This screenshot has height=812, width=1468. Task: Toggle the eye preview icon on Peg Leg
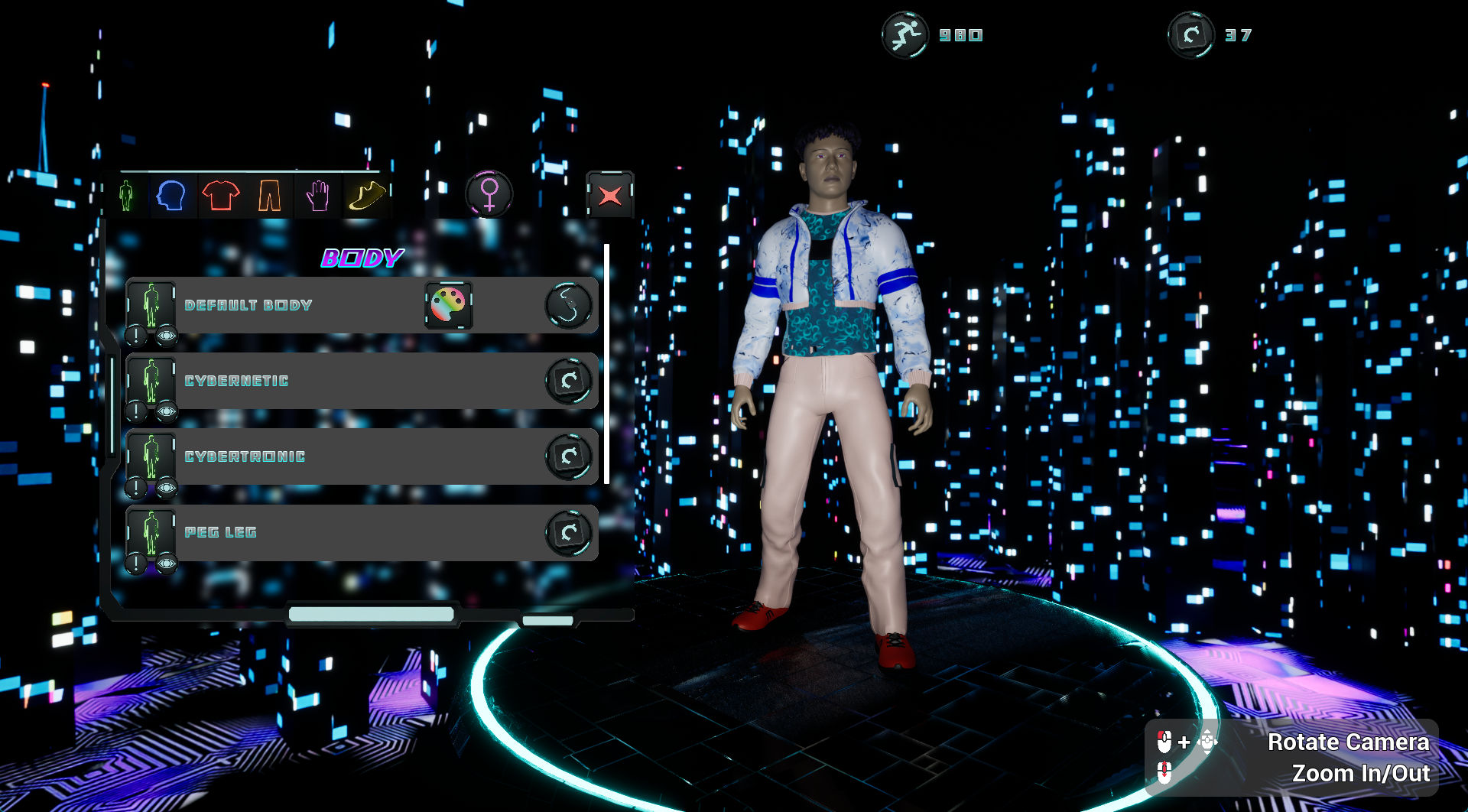[x=167, y=564]
